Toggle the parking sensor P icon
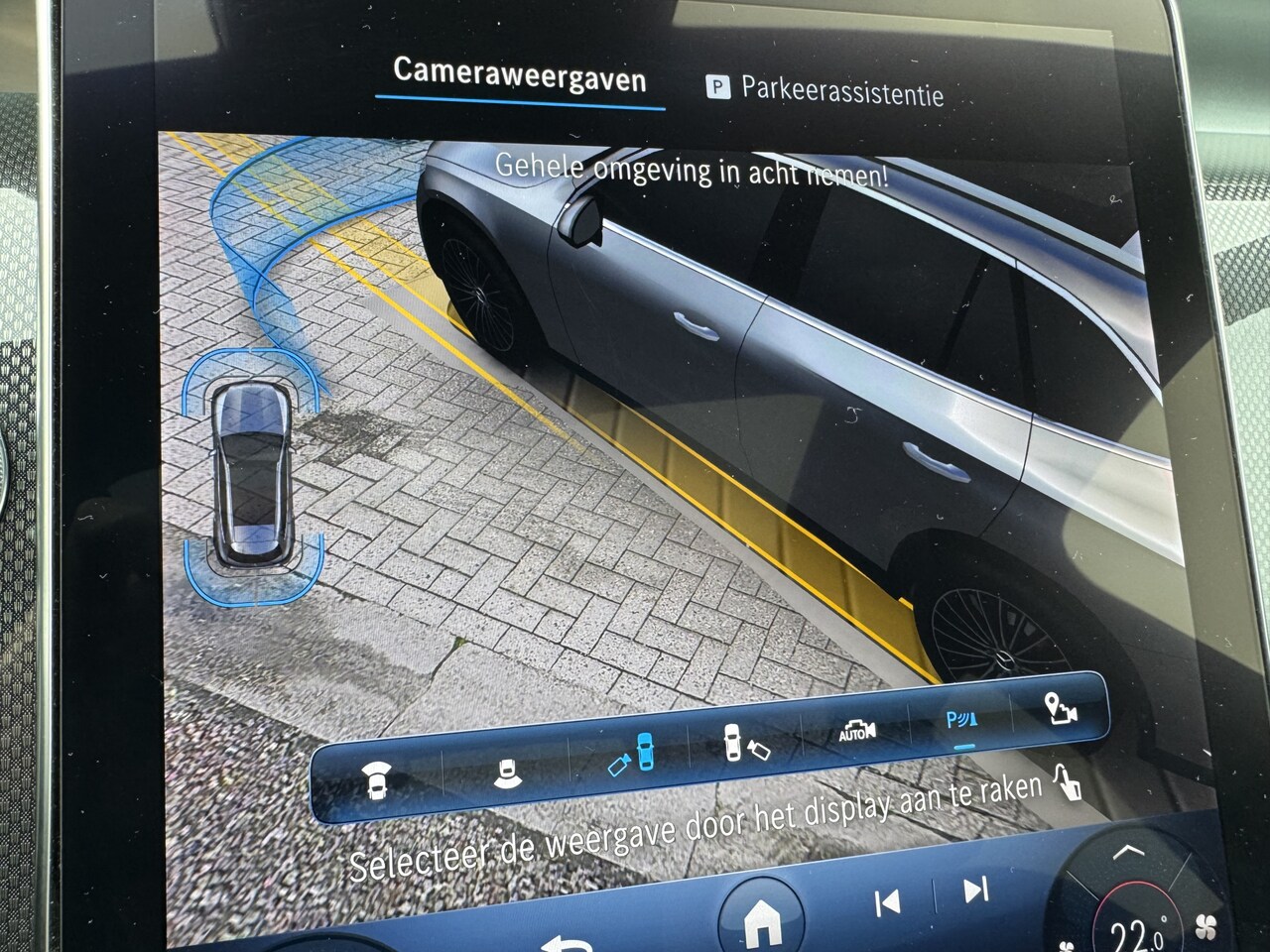 pos(960,721)
